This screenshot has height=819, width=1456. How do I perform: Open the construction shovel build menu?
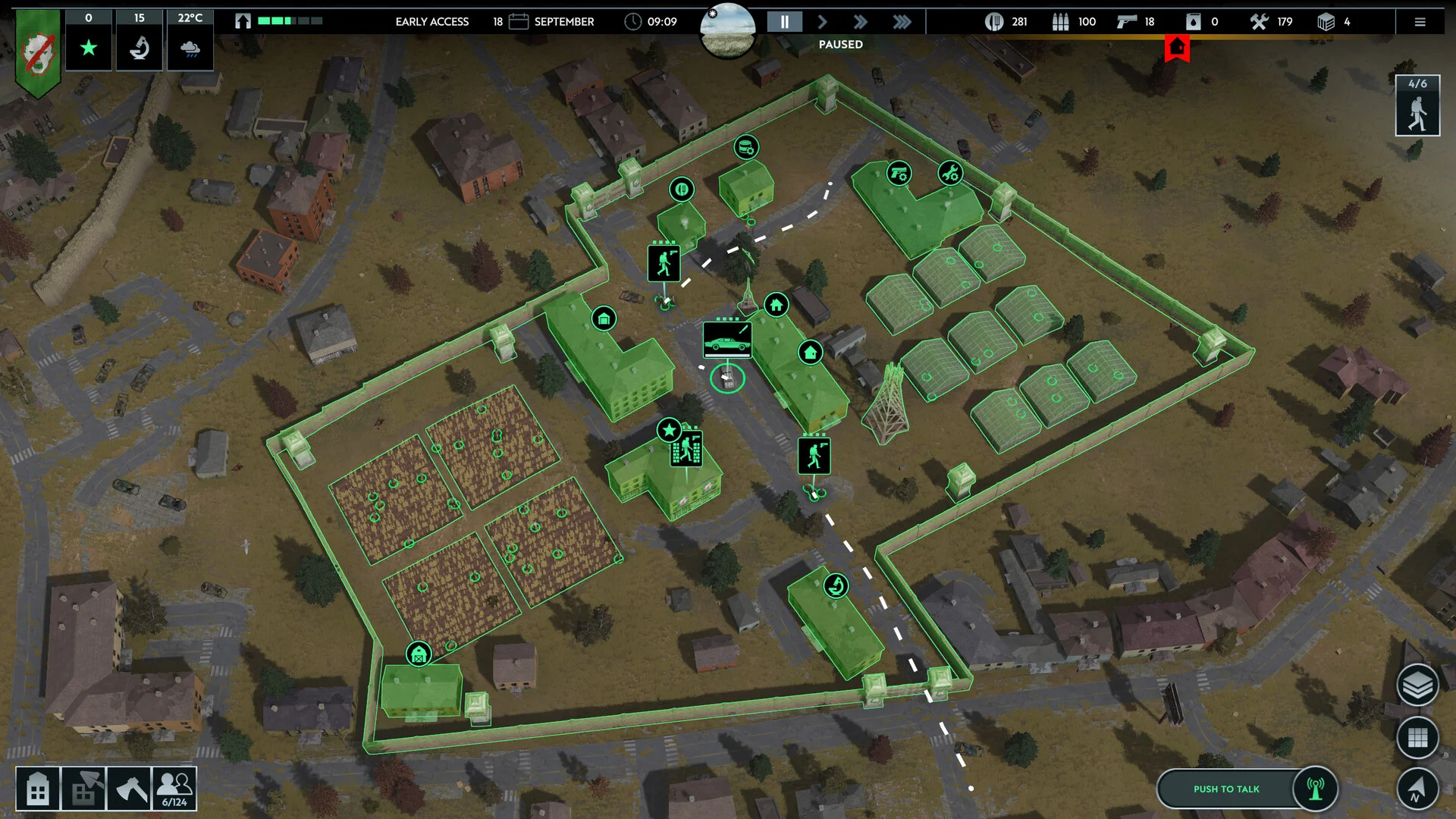tap(83, 789)
